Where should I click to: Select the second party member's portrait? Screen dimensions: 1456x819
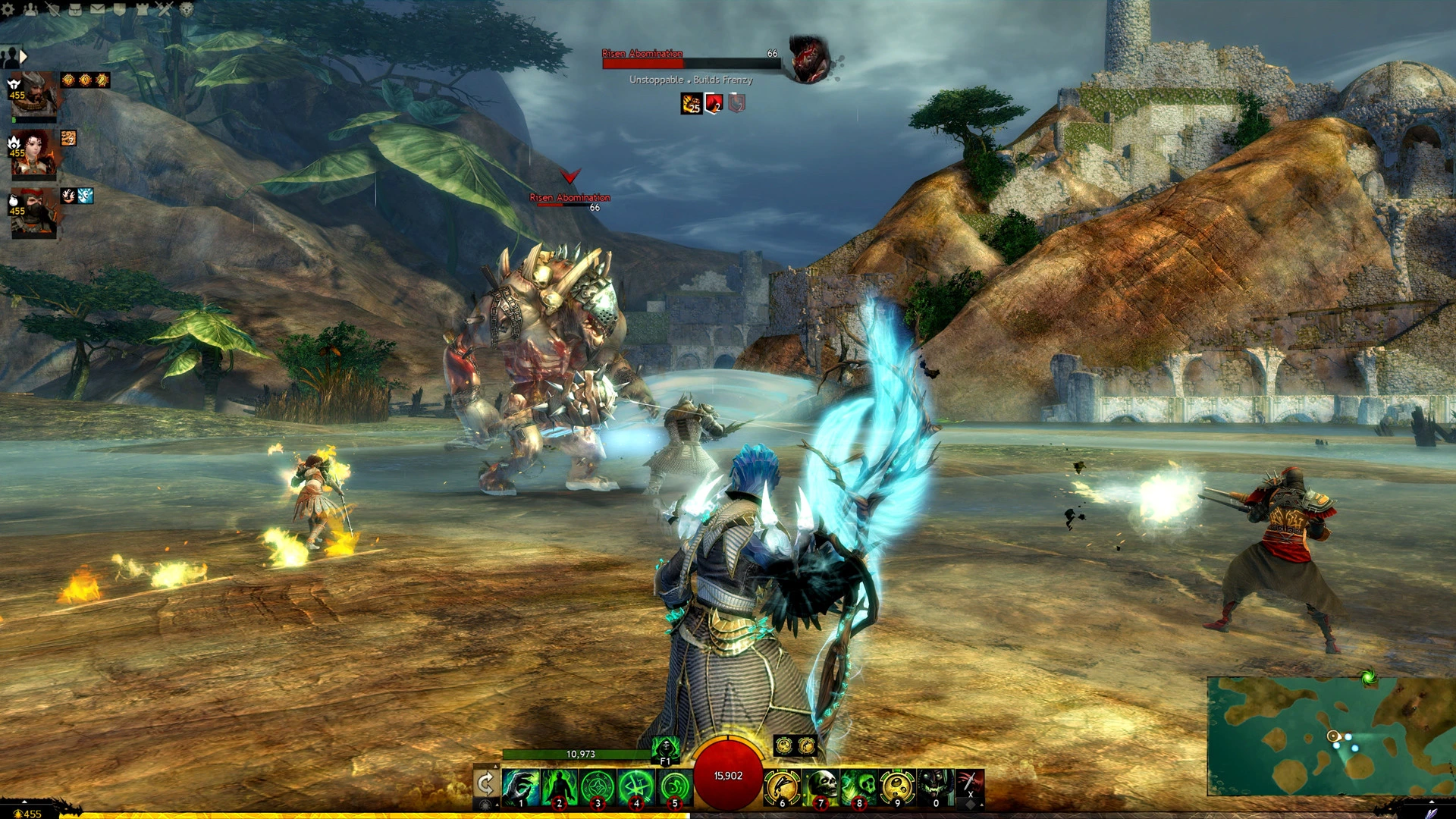pyautogui.click(x=34, y=152)
